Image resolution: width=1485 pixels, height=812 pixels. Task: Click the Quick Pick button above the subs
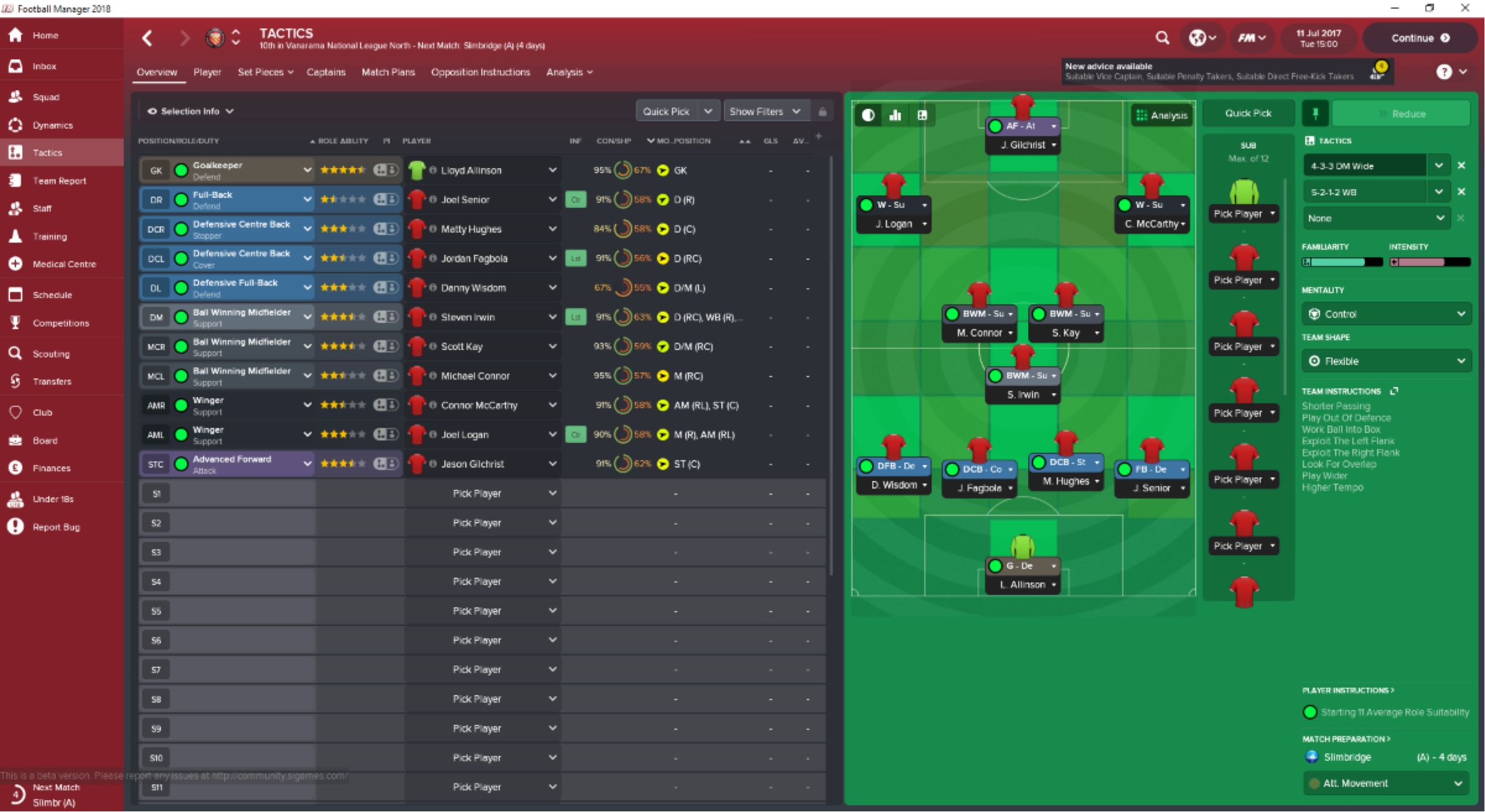coord(1248,113)
